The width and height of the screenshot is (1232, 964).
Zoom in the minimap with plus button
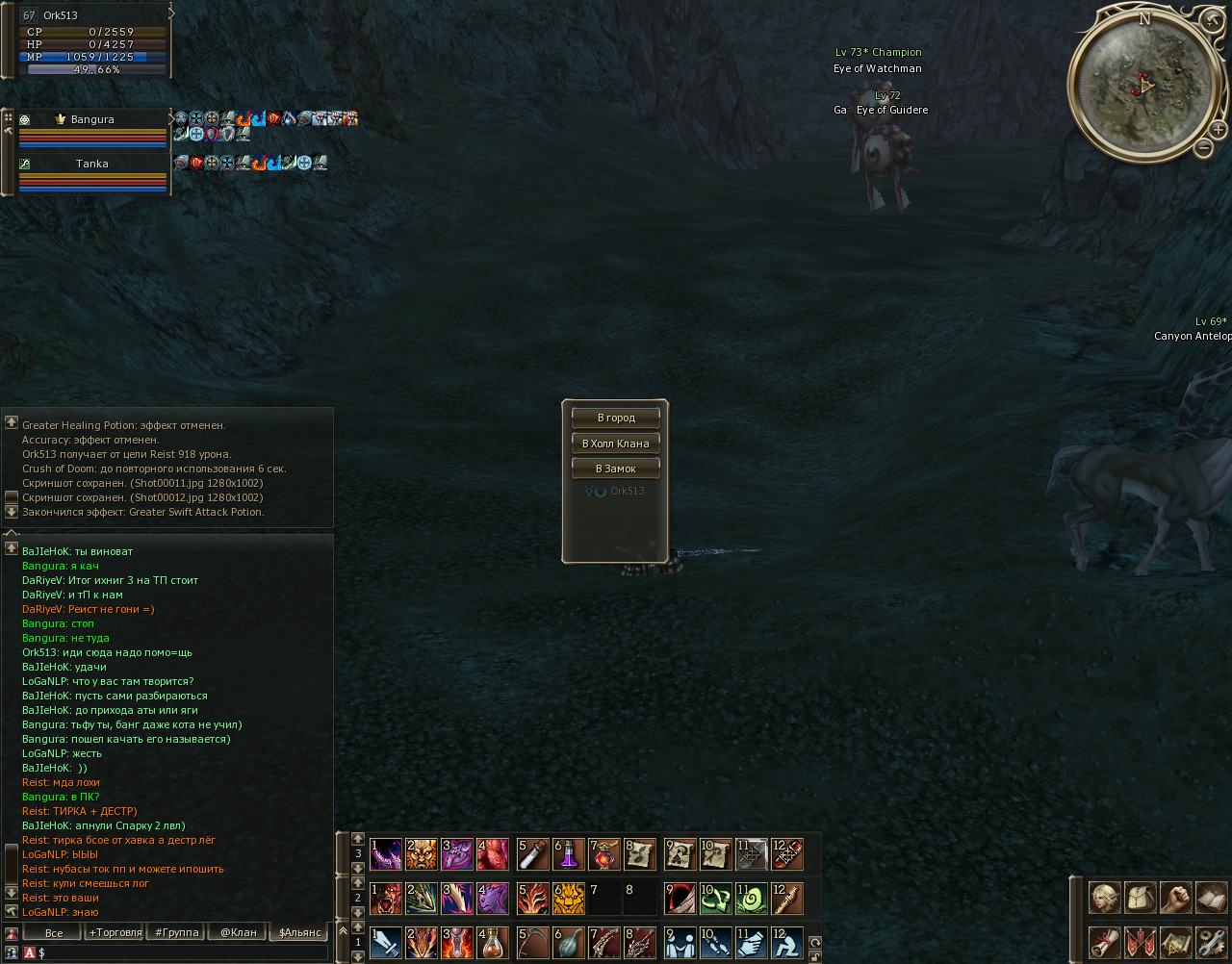click(1218, 129)
